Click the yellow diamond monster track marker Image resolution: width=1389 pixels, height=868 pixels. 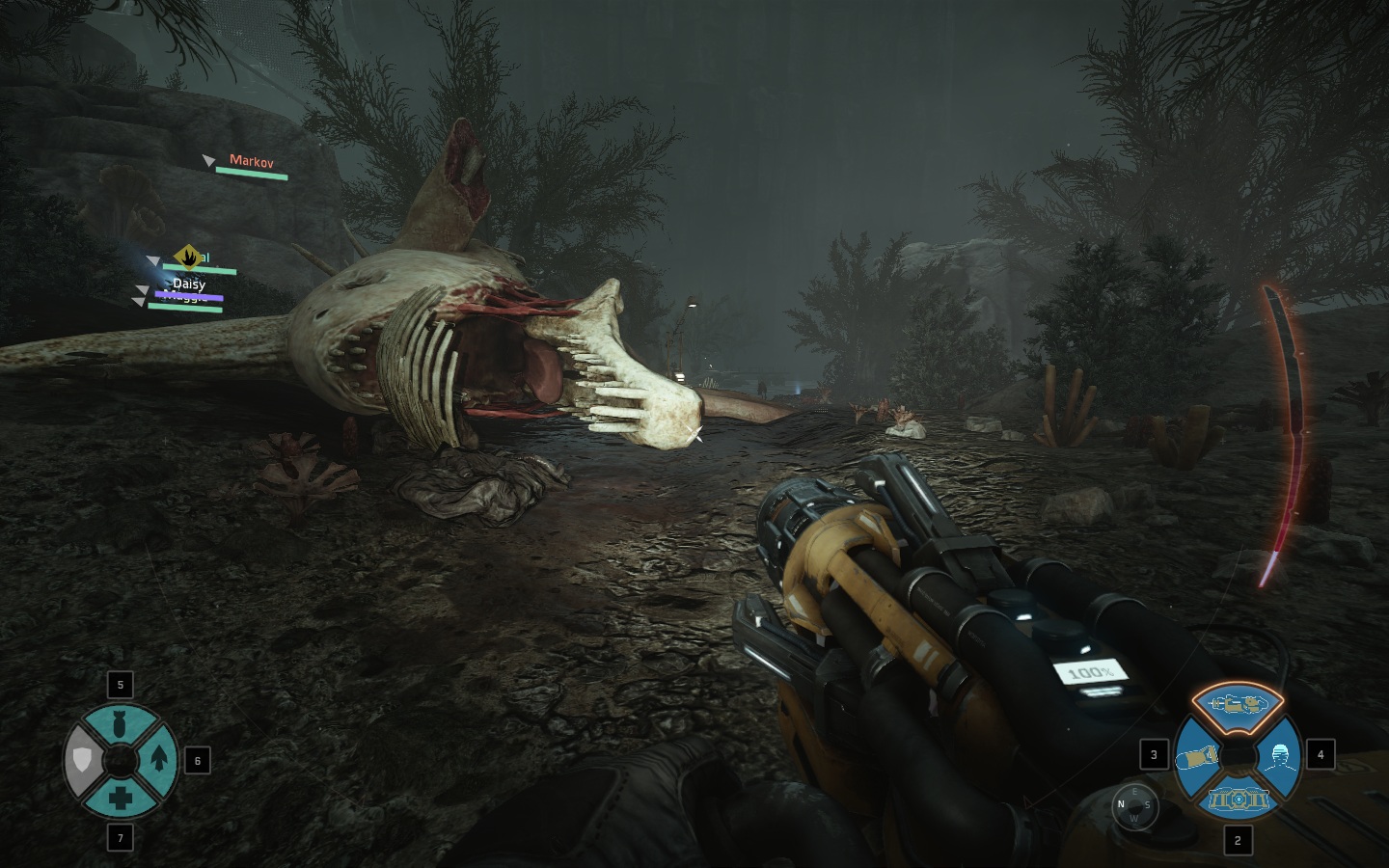pos(188,256)
